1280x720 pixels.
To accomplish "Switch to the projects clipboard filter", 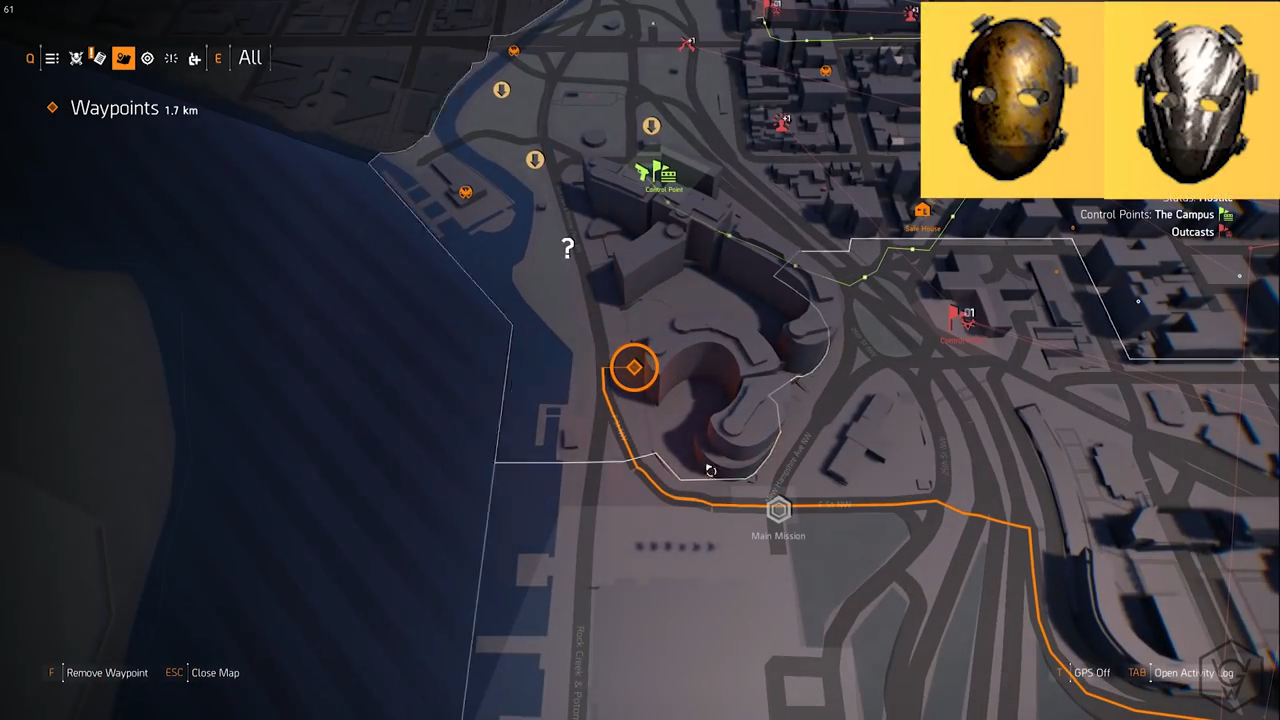I will [98, 58].
